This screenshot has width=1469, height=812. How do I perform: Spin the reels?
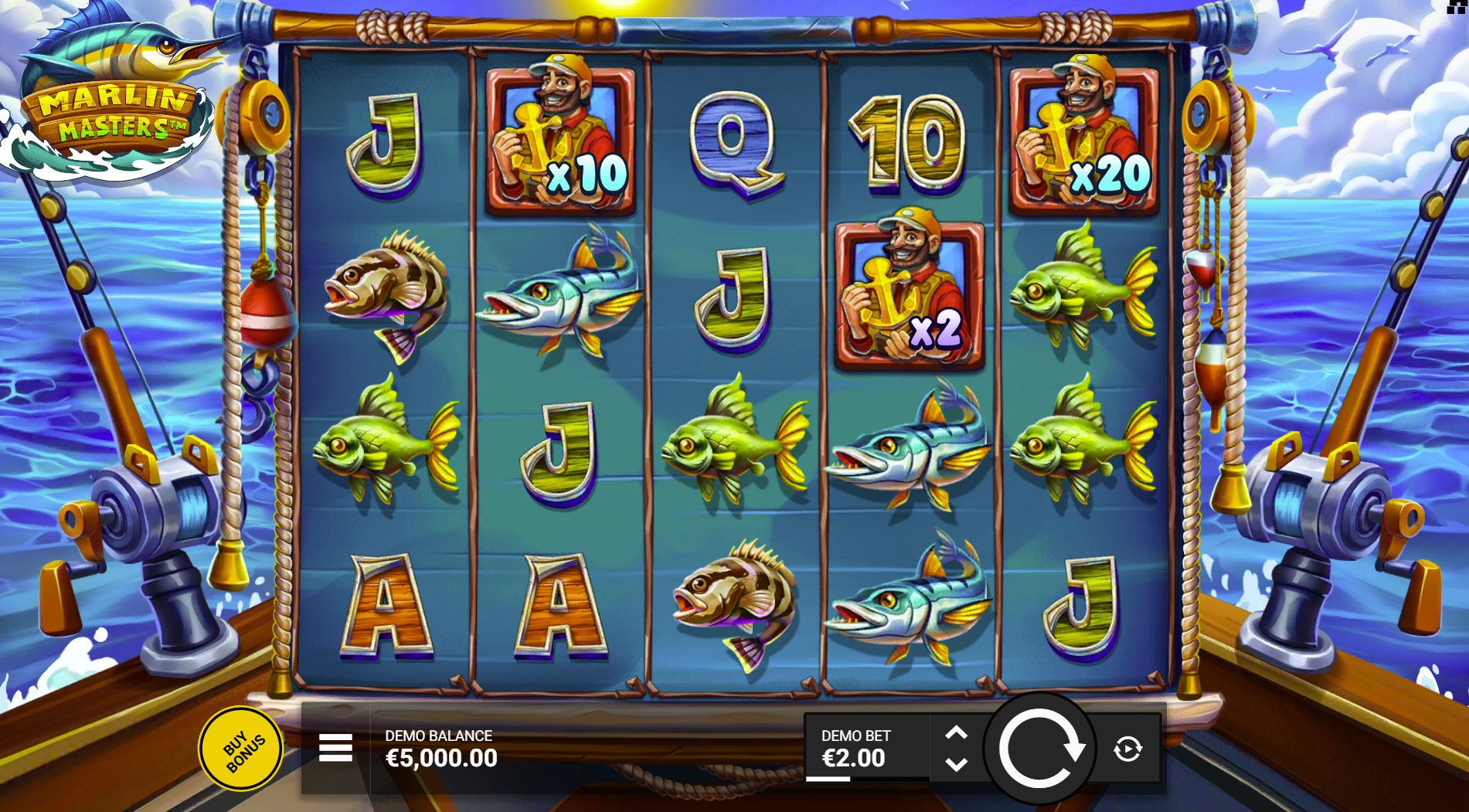[x=1040, y=749]
